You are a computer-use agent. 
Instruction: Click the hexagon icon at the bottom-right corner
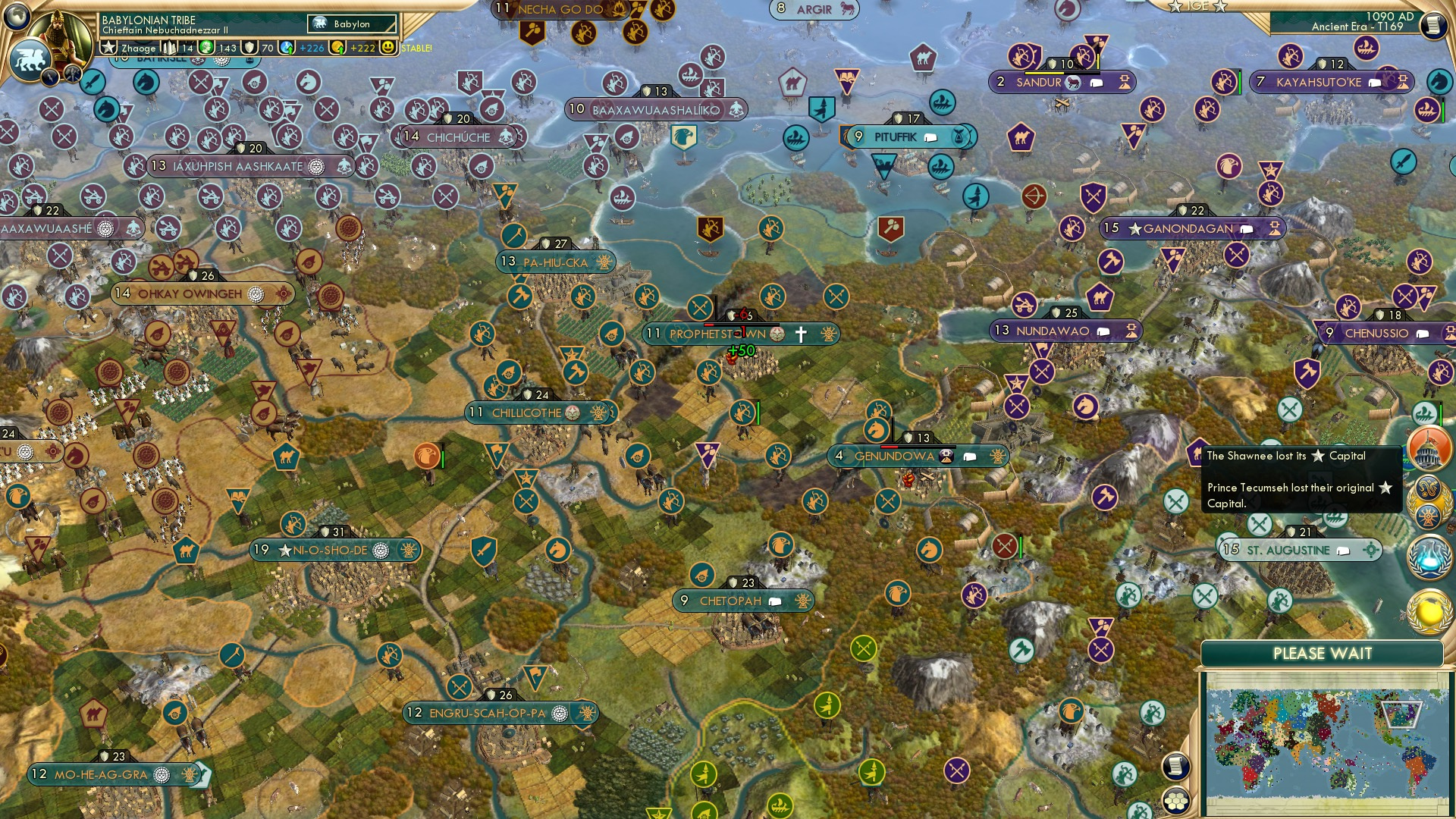1176,801
